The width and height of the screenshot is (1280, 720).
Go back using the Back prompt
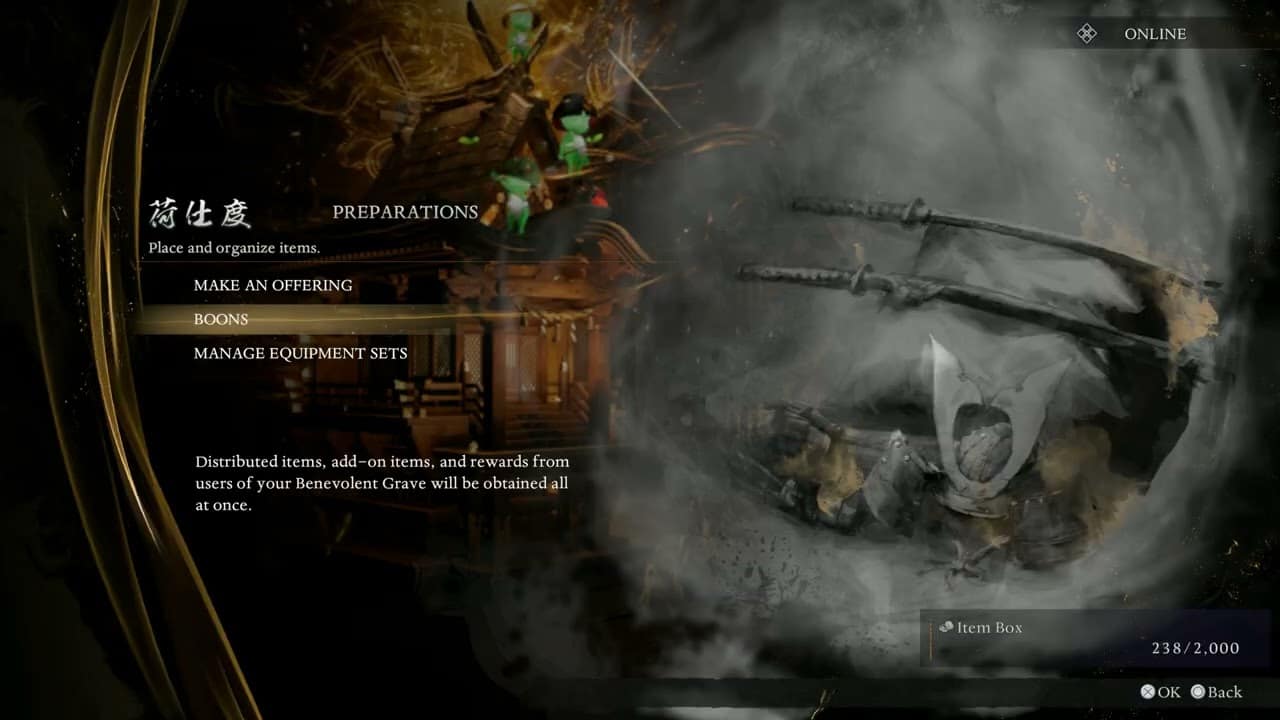(x=1218, y=691)
